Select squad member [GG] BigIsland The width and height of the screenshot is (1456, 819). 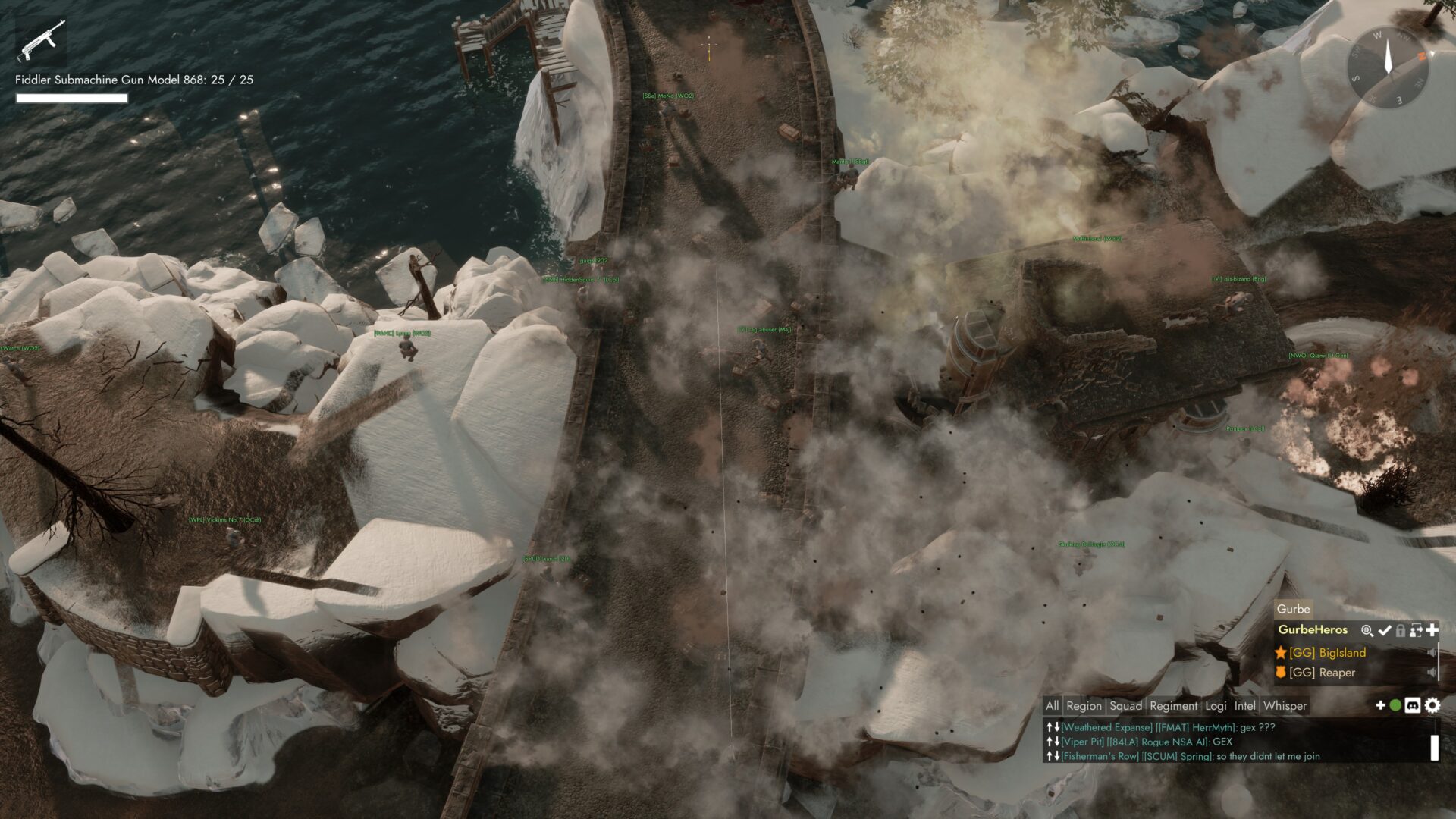(1327, 653)
